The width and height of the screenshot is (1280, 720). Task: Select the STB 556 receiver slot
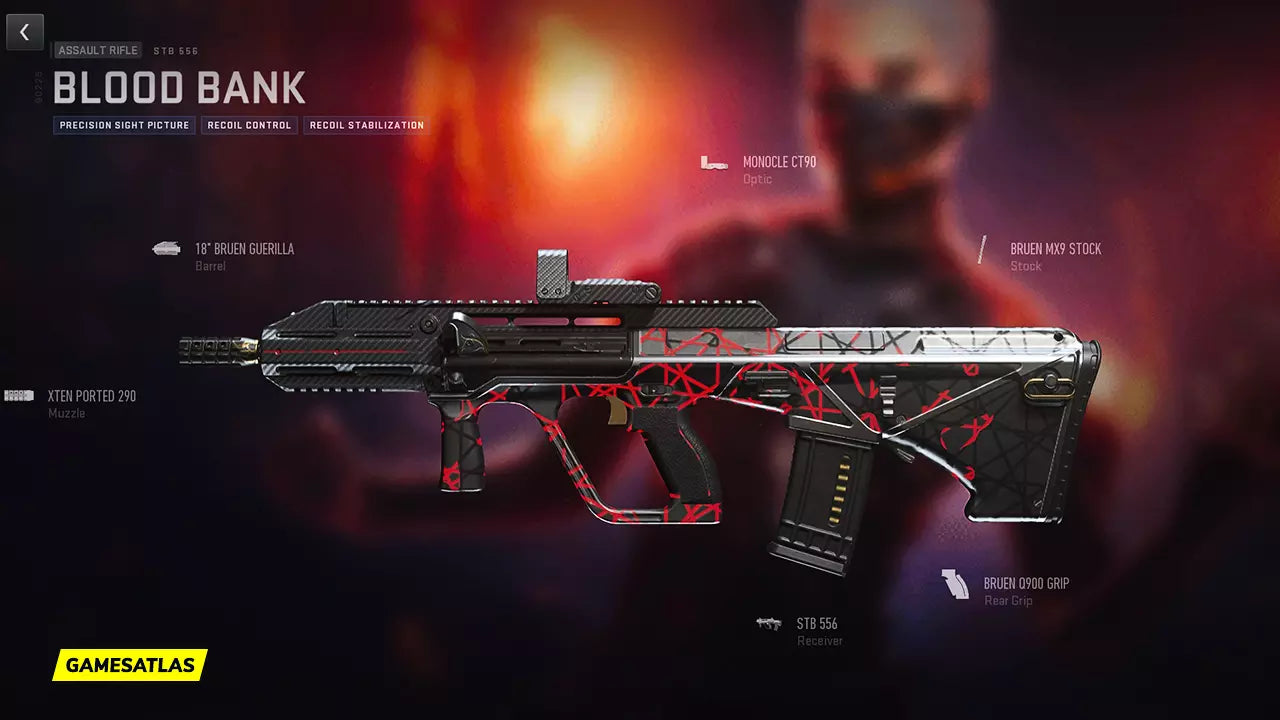point(816,624)
